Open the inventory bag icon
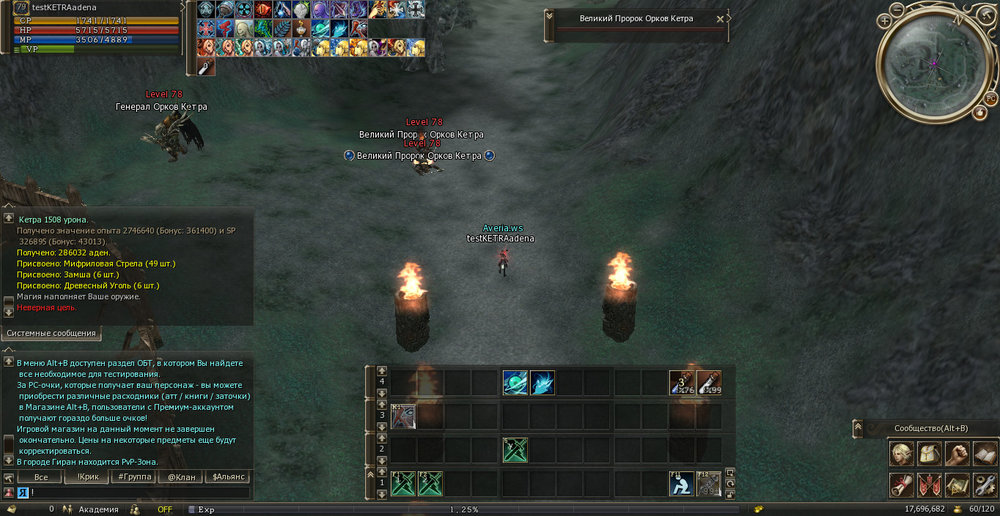1000x516 pixels. click(929, 454)
